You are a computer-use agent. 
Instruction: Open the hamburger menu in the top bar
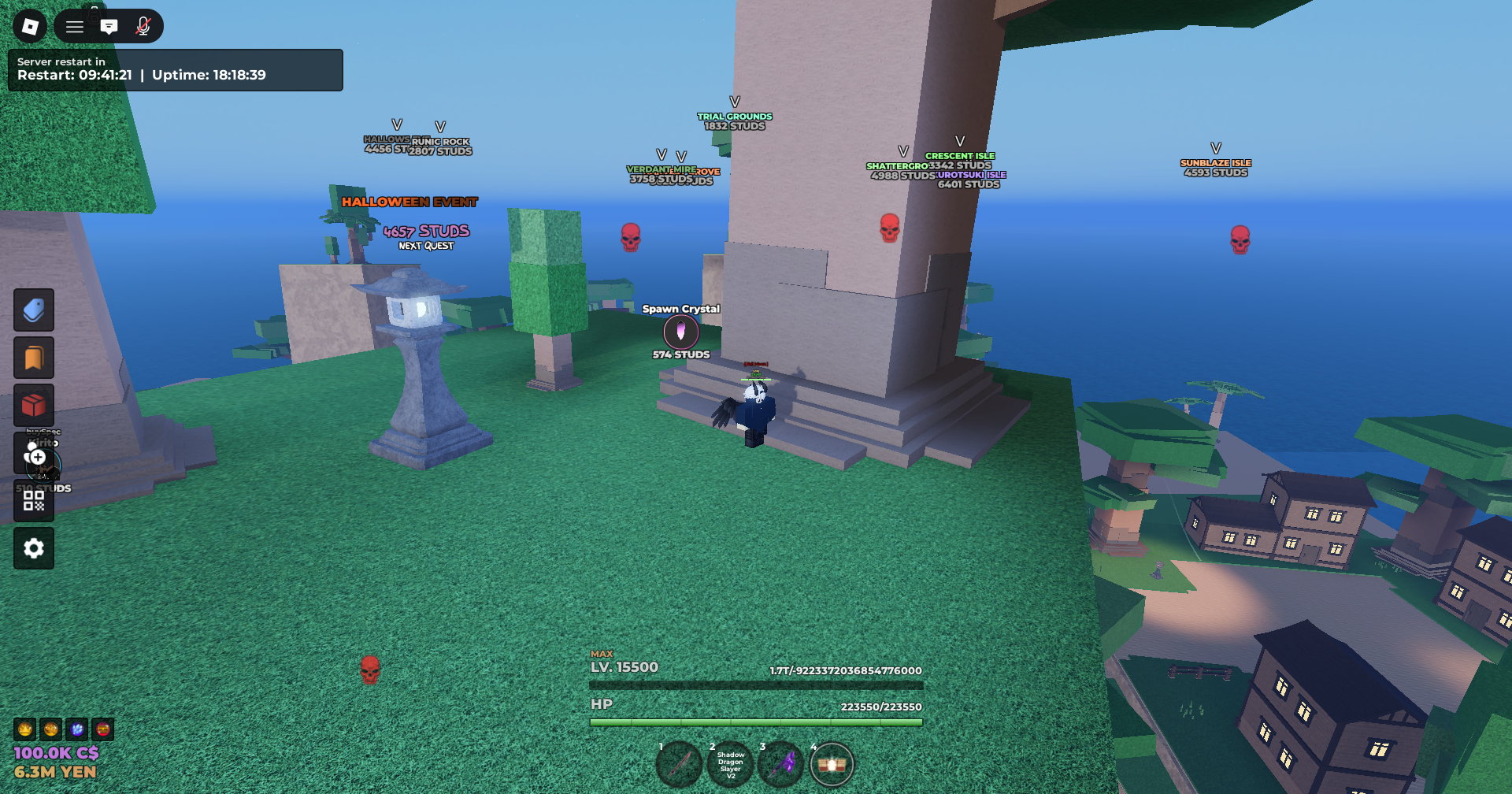pyautogui.click(x=75, y=27)
